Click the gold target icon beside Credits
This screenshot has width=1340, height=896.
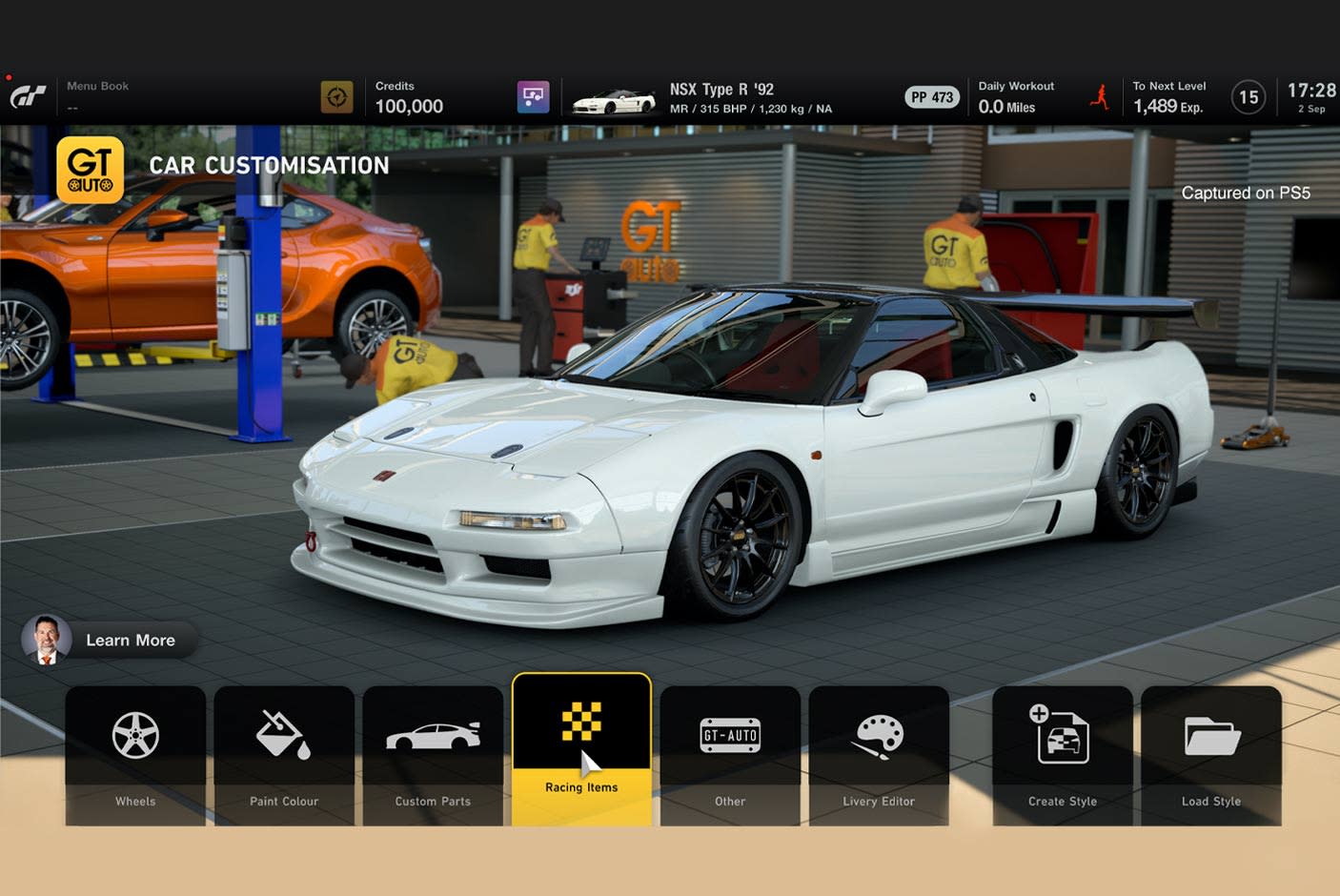click(336, 96)
